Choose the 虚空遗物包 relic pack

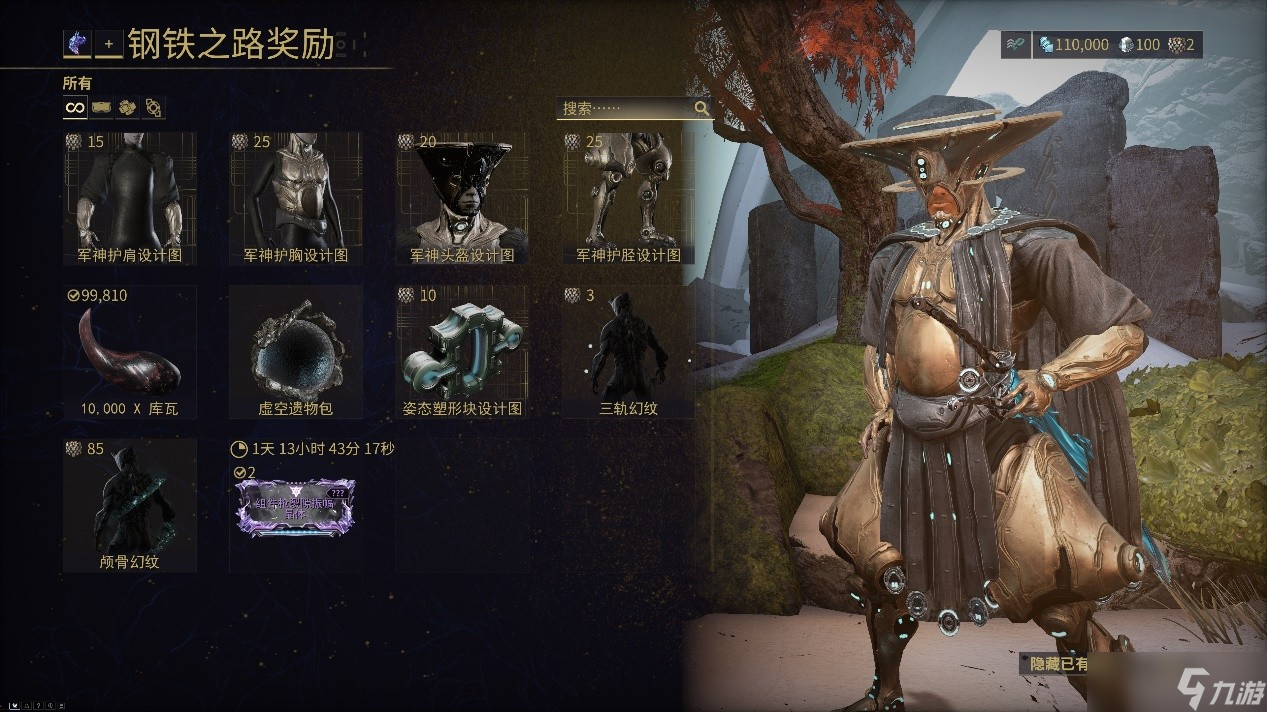(x=295, y=352)
